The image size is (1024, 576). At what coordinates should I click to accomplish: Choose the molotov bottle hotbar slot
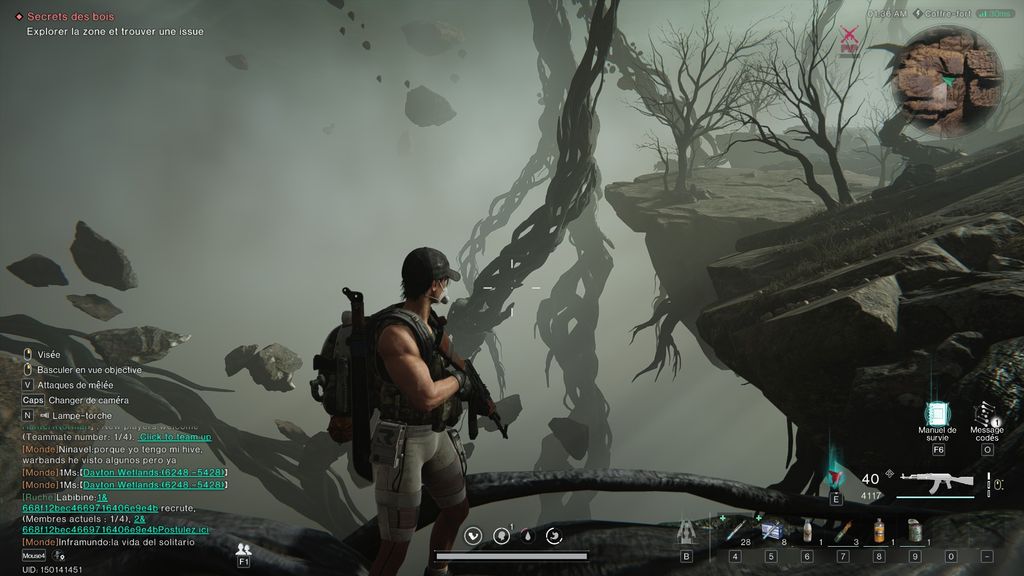tap(843, 531)
